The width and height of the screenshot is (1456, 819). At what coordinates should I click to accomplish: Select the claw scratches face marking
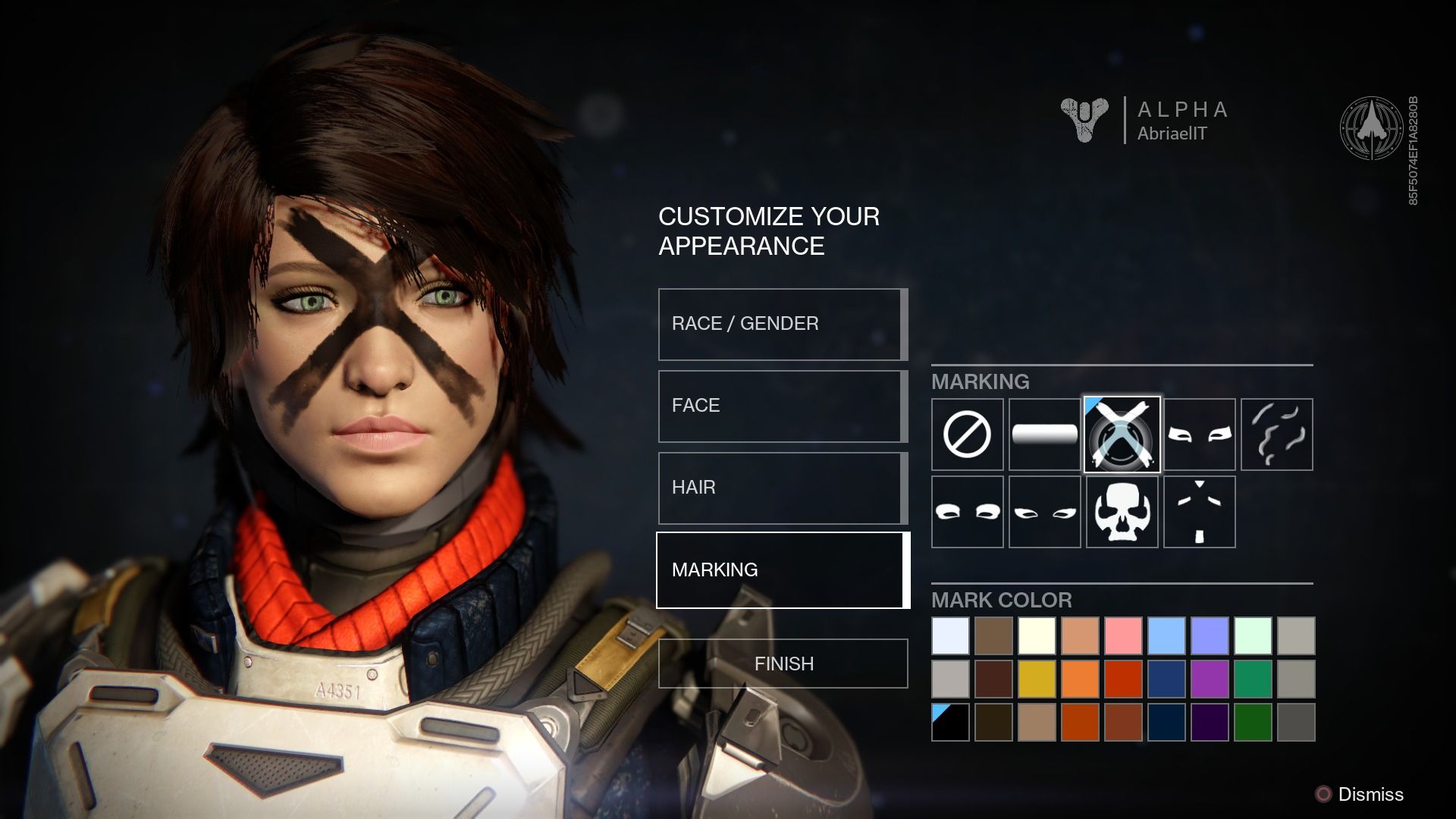tap(1277, 434)
